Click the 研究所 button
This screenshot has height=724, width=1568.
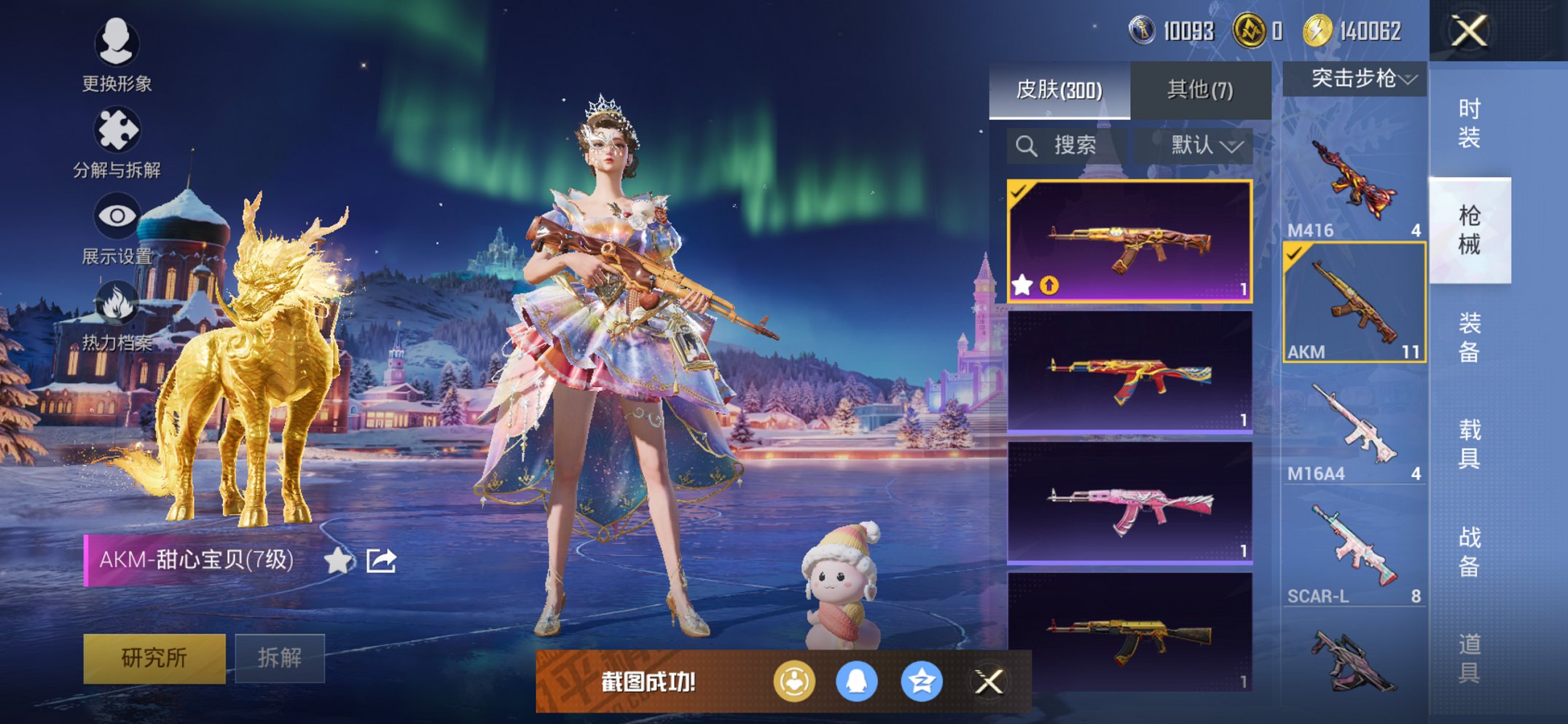154,658
